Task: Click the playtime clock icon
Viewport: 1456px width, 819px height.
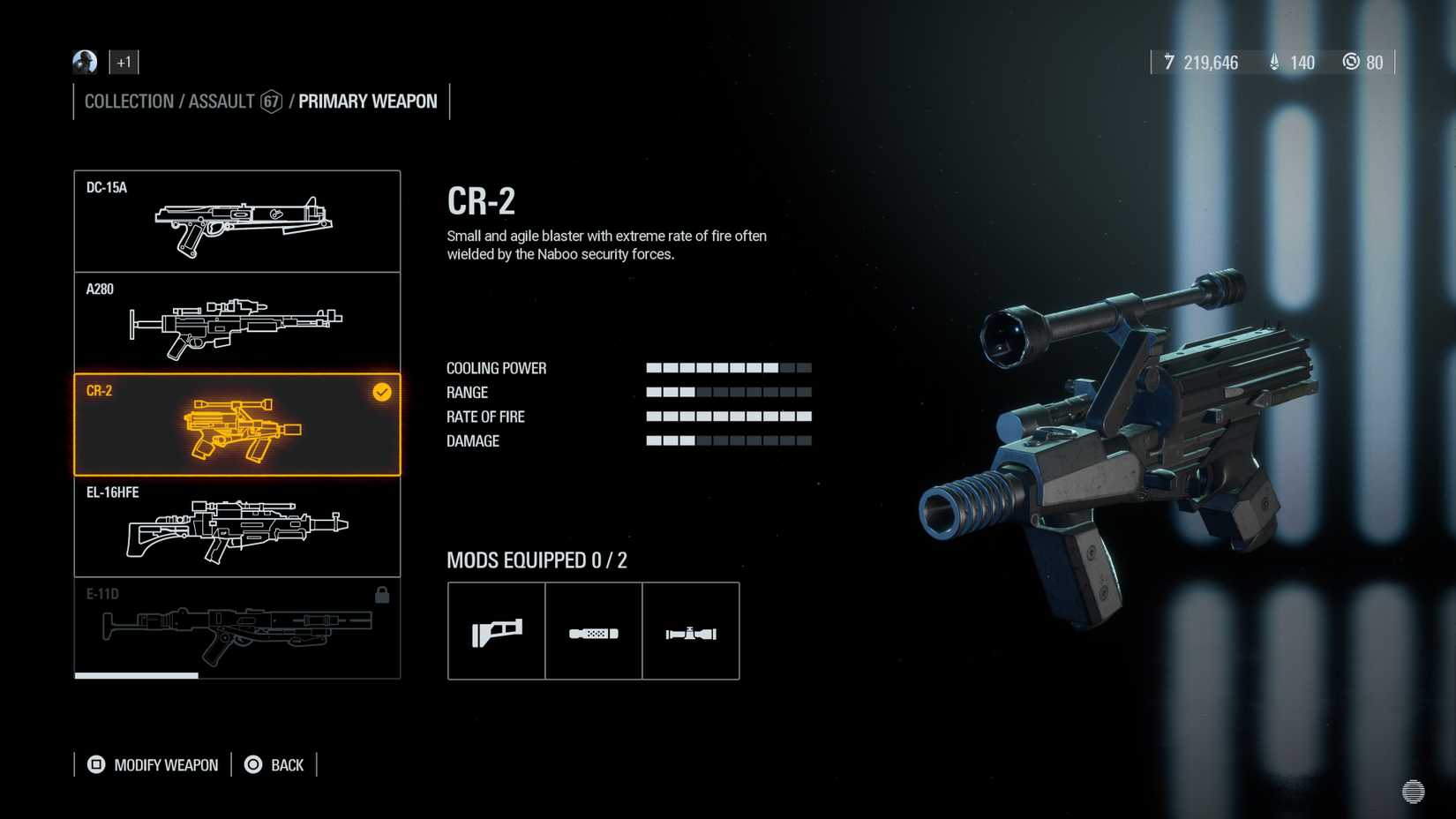Action: click(x=1351, y=62)
